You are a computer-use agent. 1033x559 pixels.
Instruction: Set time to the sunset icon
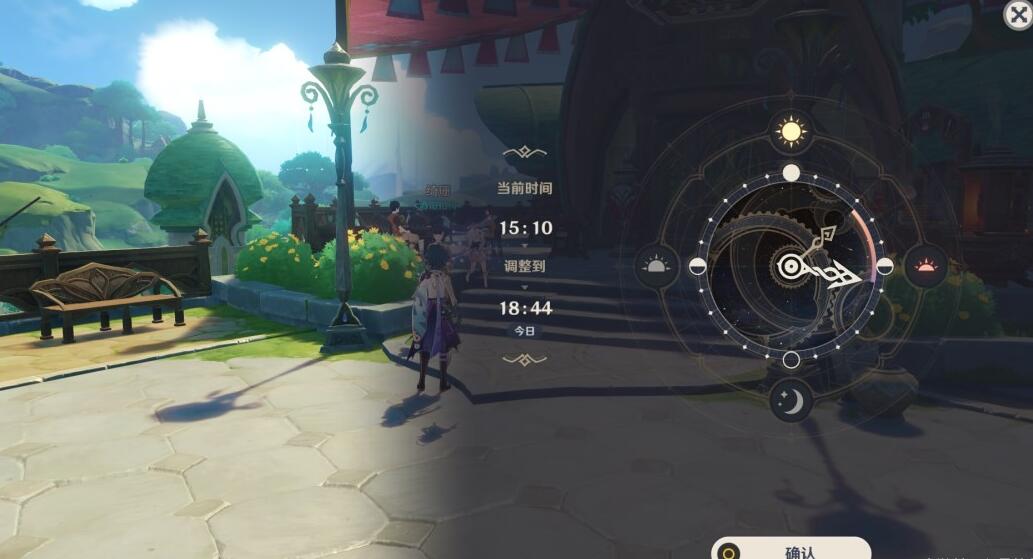[925, 266]
